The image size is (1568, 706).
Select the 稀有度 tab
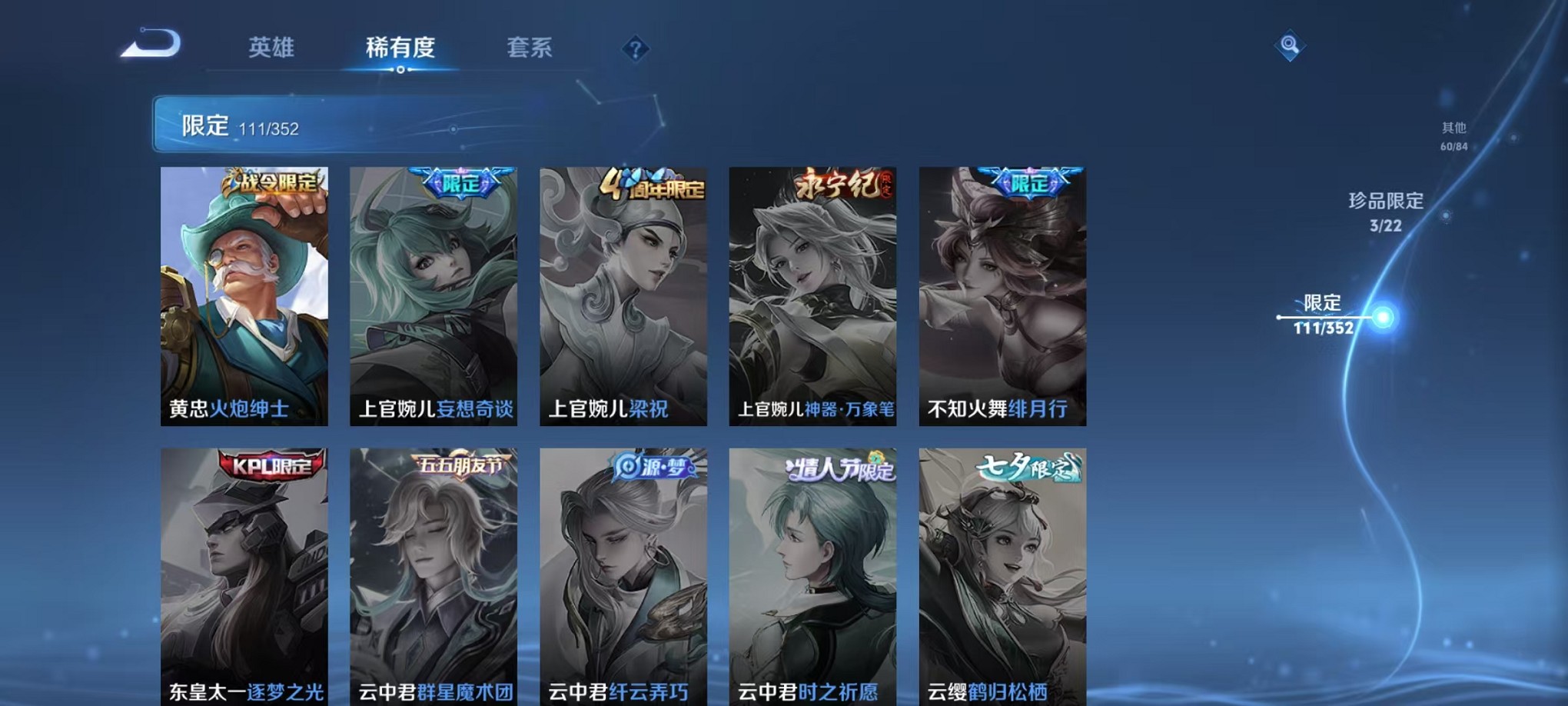point(401,48)
